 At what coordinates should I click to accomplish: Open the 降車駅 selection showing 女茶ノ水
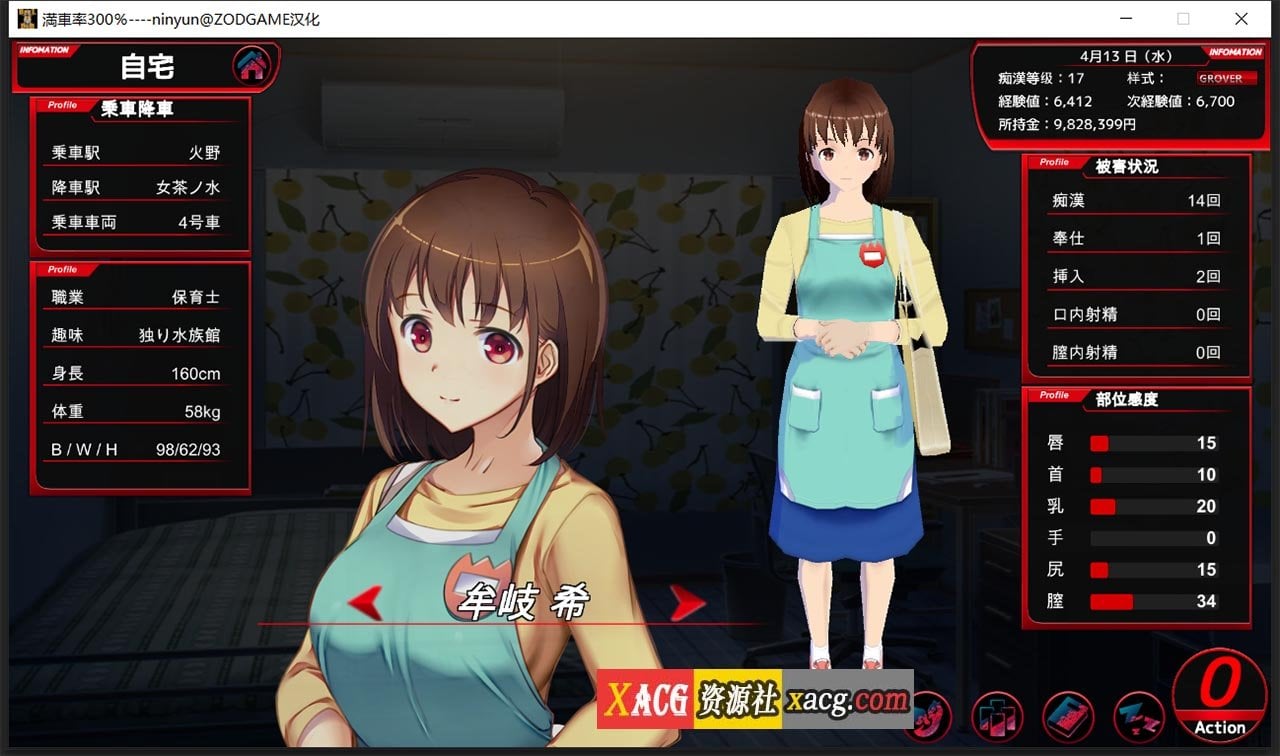(138, 186)
